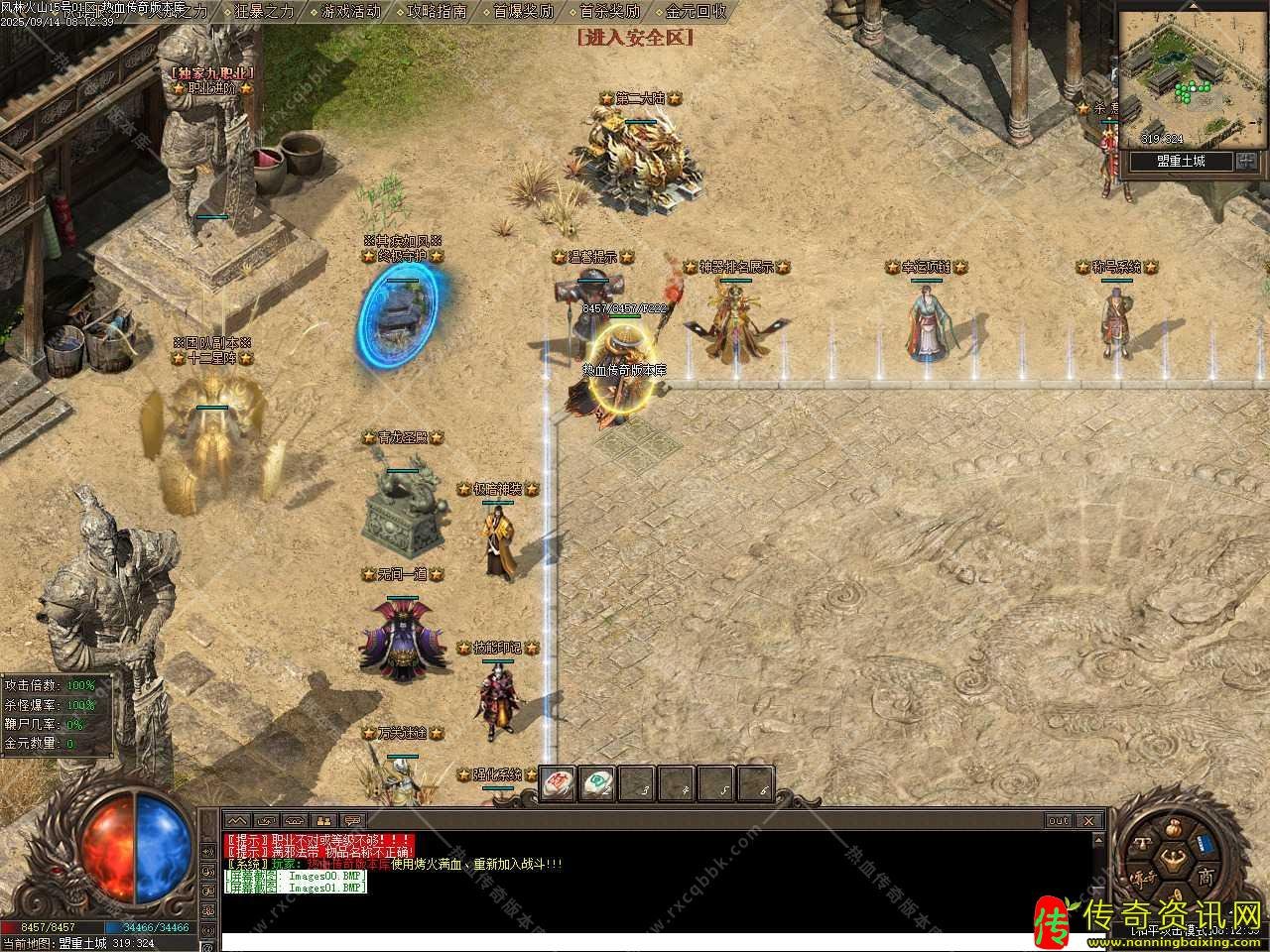Open the pouch icon atop the radial menu
This screenshot has width=1270, height=952.
tap(1176, 829)
